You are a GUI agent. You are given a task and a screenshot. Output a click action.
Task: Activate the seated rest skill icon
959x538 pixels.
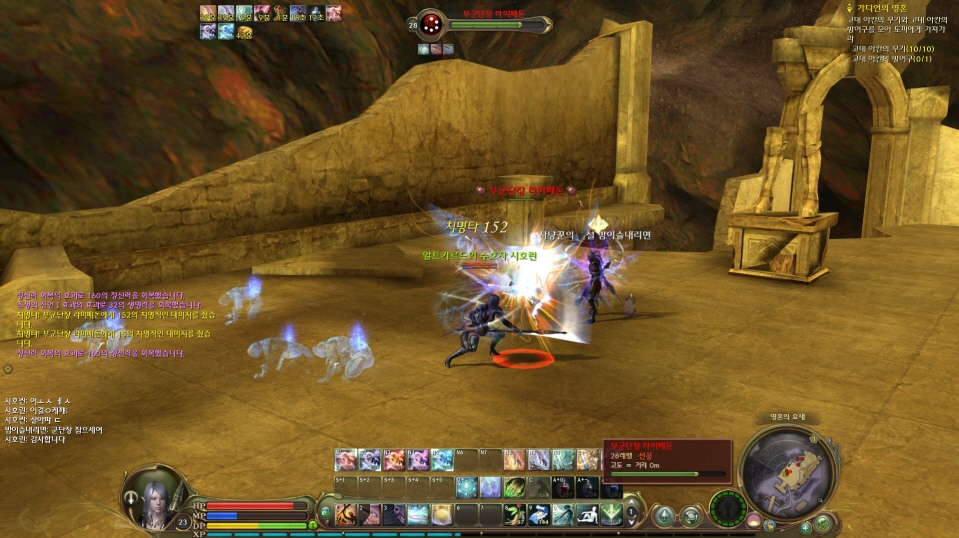(x=587, y=514)
